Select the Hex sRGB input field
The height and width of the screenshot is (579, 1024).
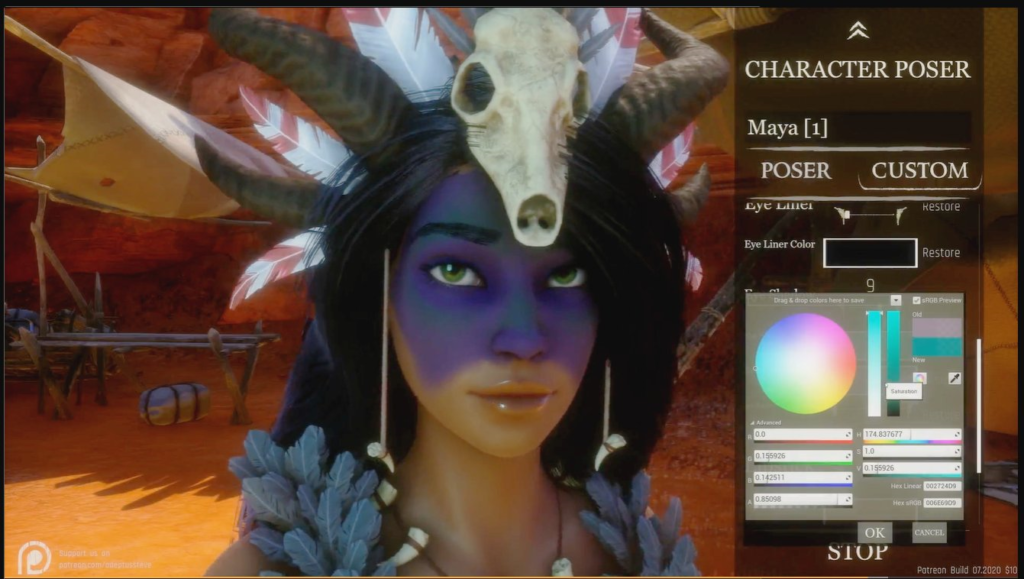(x=941, y=502)
